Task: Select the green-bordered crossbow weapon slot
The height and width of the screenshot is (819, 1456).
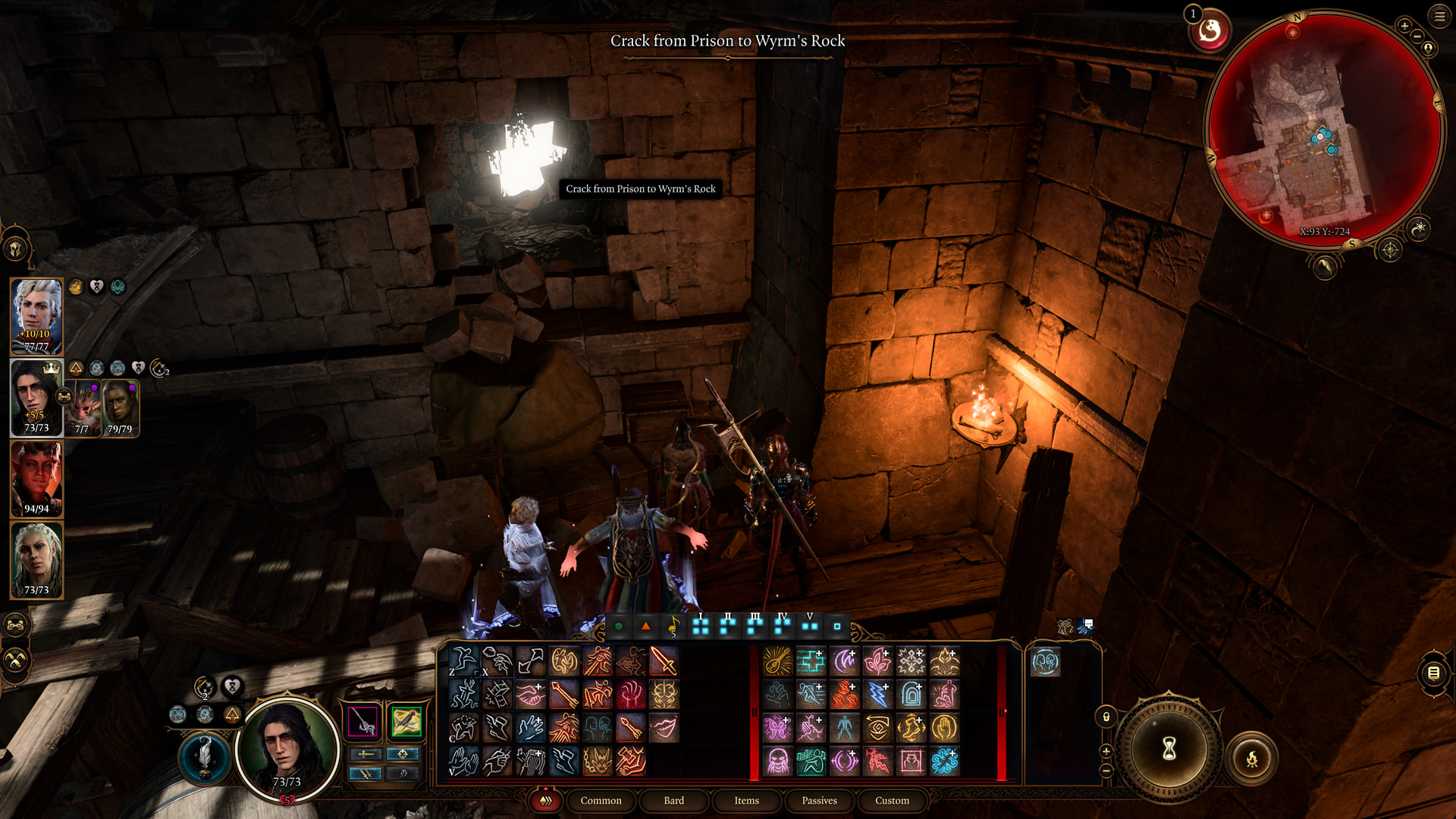Action: click(406, 721)
